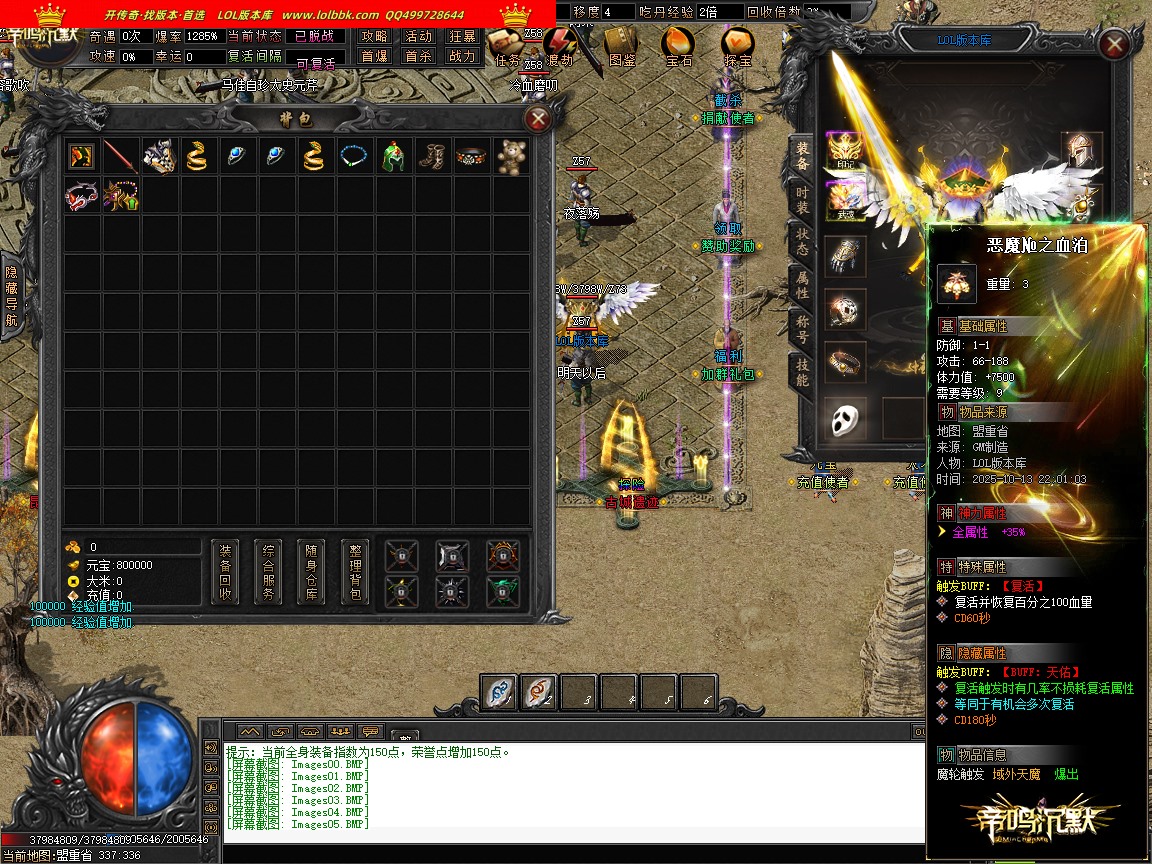This screenshot has width=1152, height=864.
Task: Expand the 隐藏导航 hidden navigation tab
Action: [x=12, y=297]
